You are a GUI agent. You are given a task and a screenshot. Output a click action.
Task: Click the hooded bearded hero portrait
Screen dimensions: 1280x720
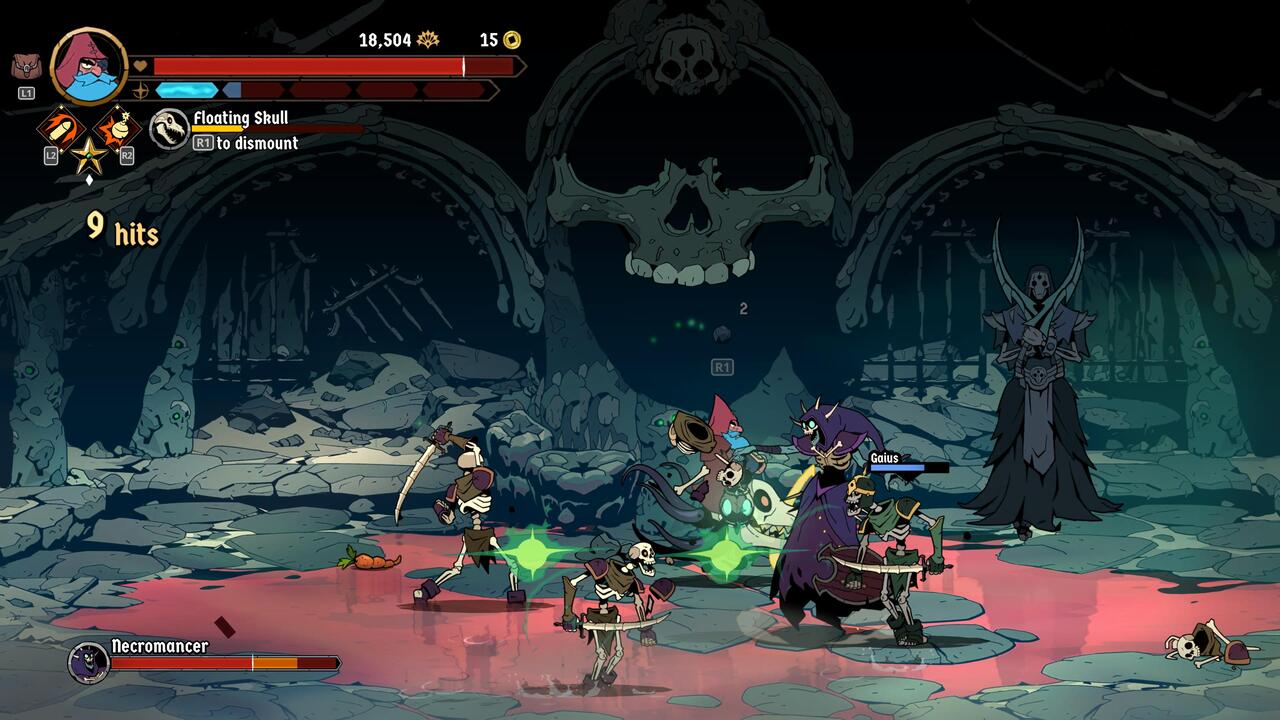click(x=88, y=66)
